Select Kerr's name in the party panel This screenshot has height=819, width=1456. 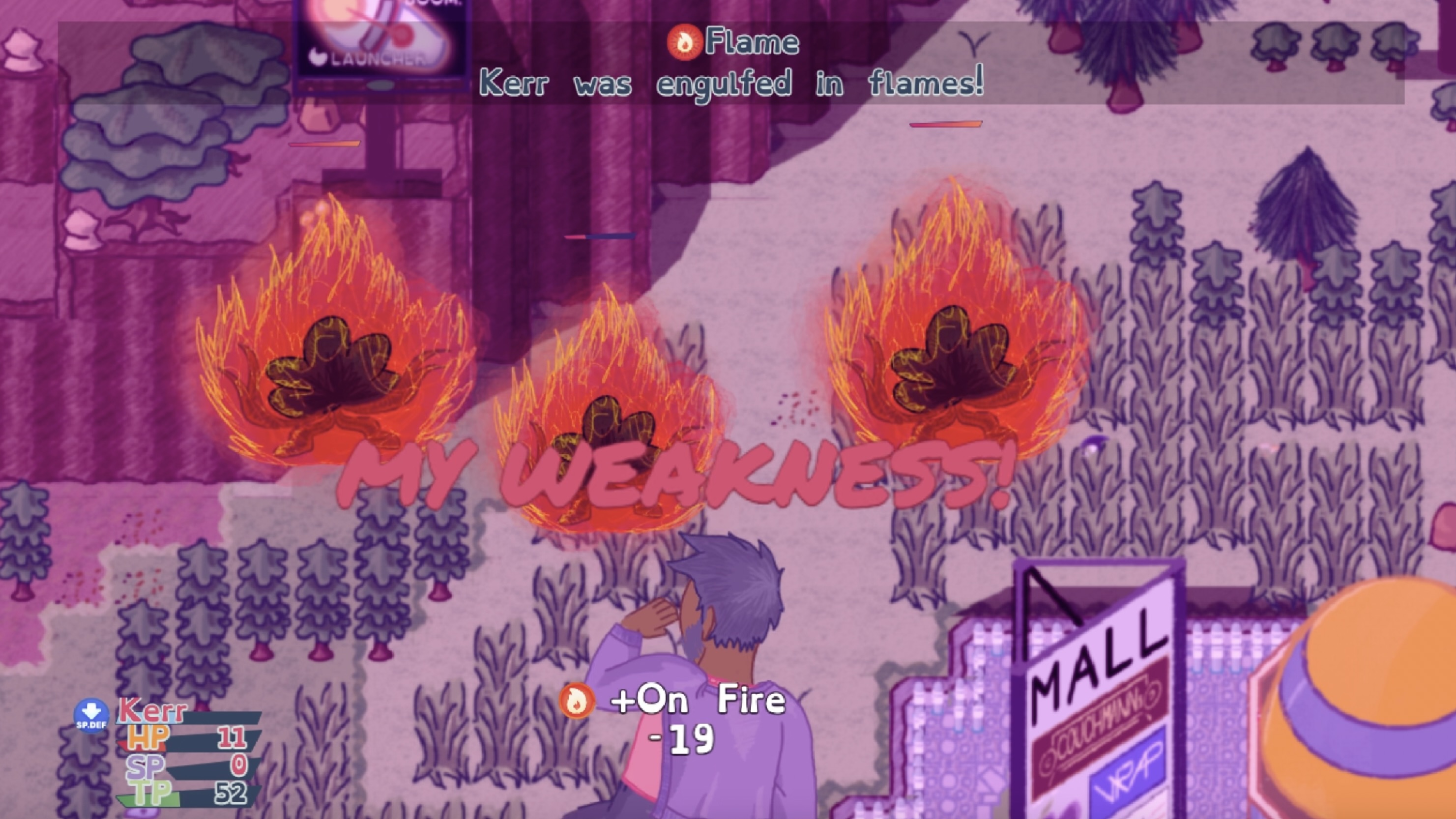tap(152, 710)
